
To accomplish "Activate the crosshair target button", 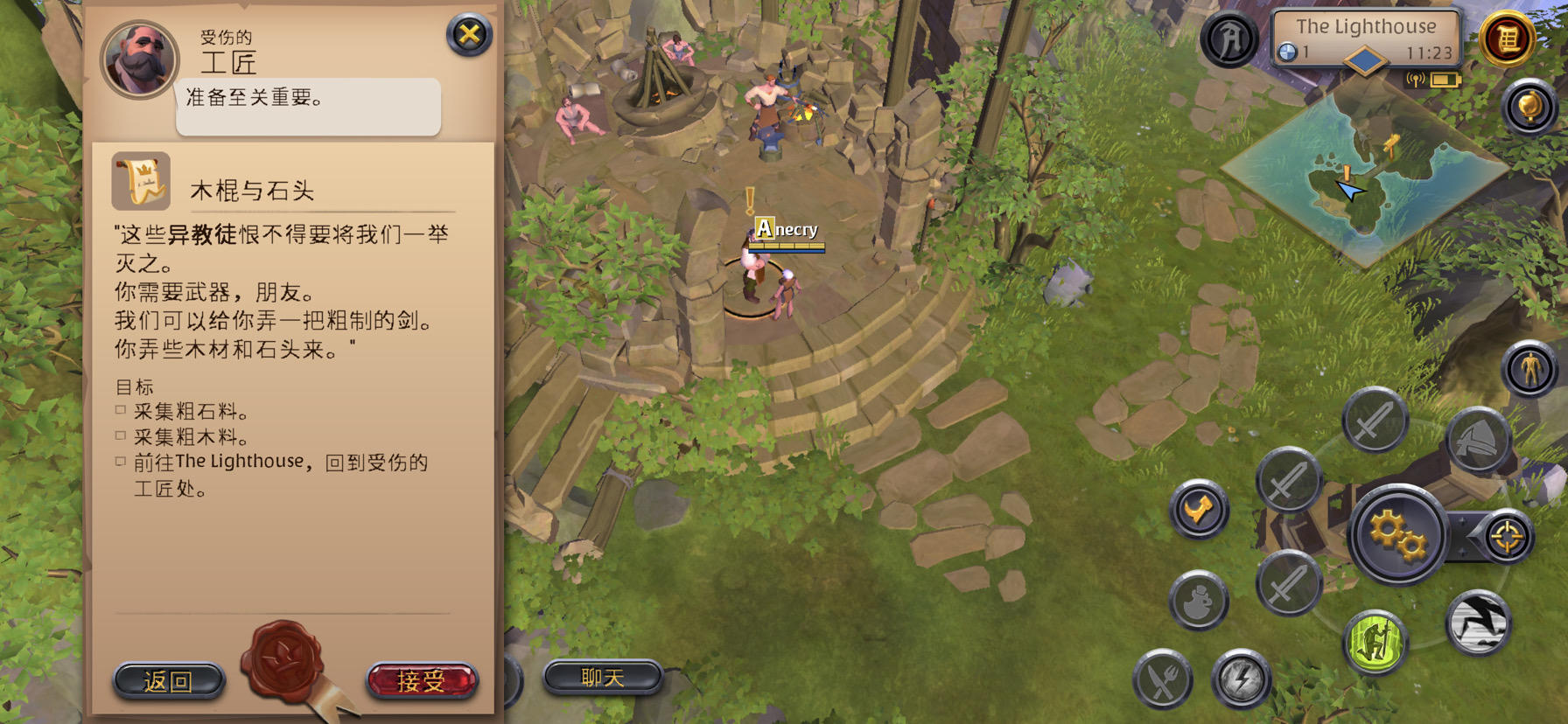I will pos(1506,537).
